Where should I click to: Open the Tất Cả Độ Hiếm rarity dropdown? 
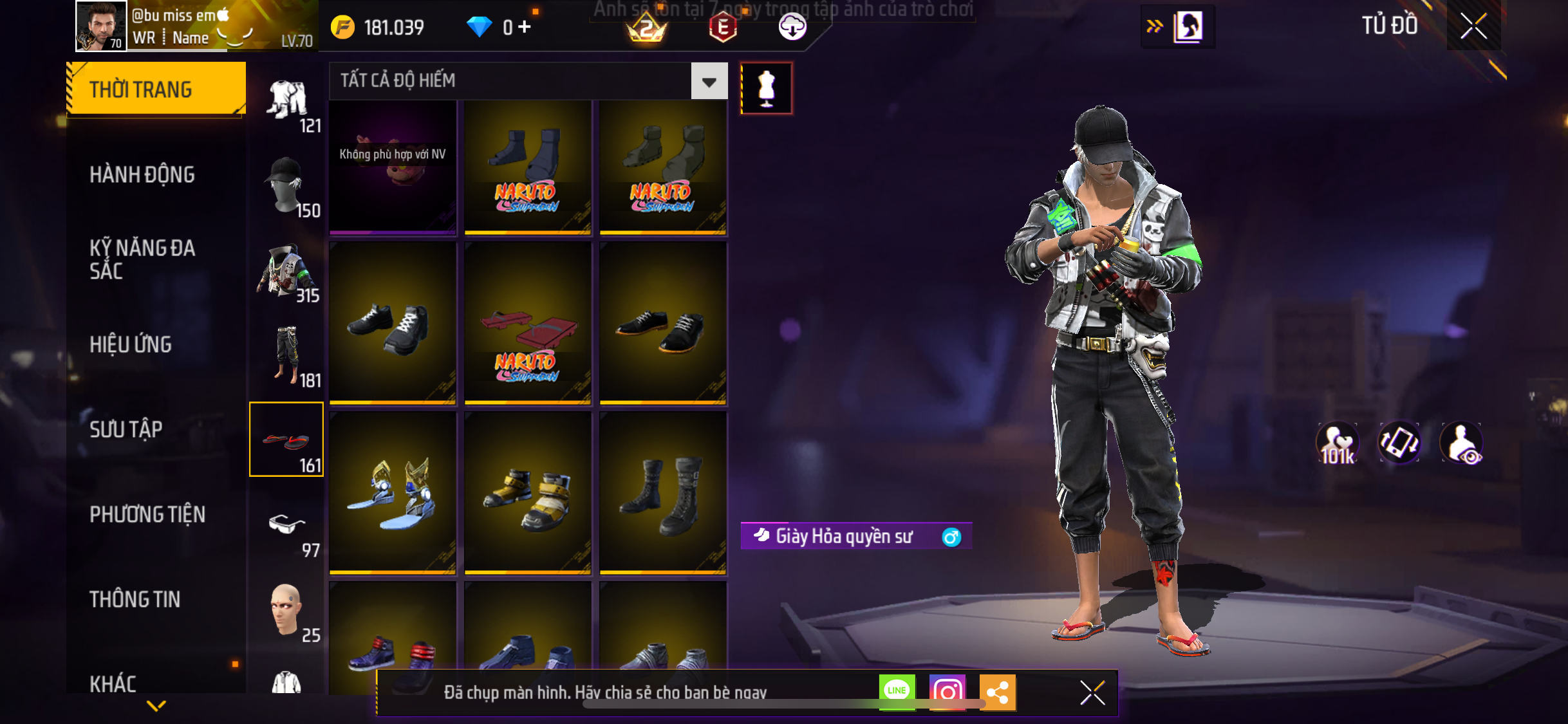tap(709, 81)
